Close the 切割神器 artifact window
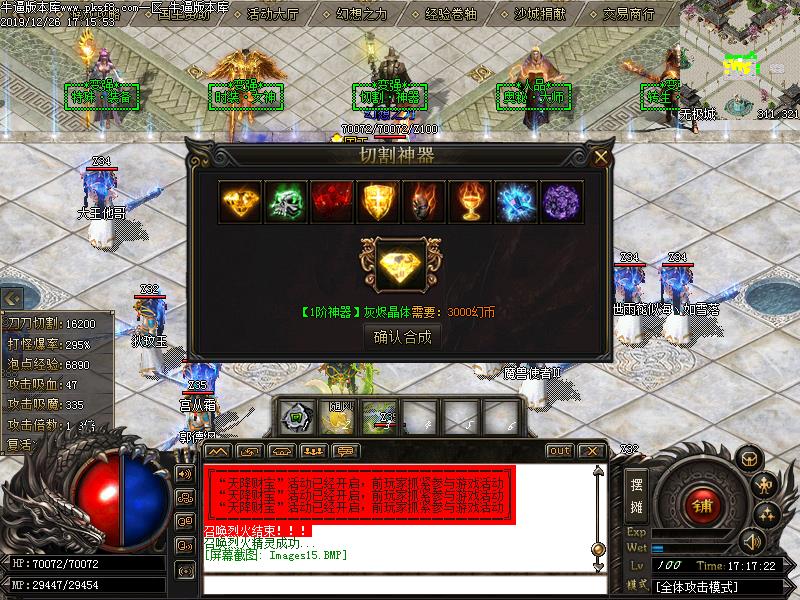 tap(600, 157)
